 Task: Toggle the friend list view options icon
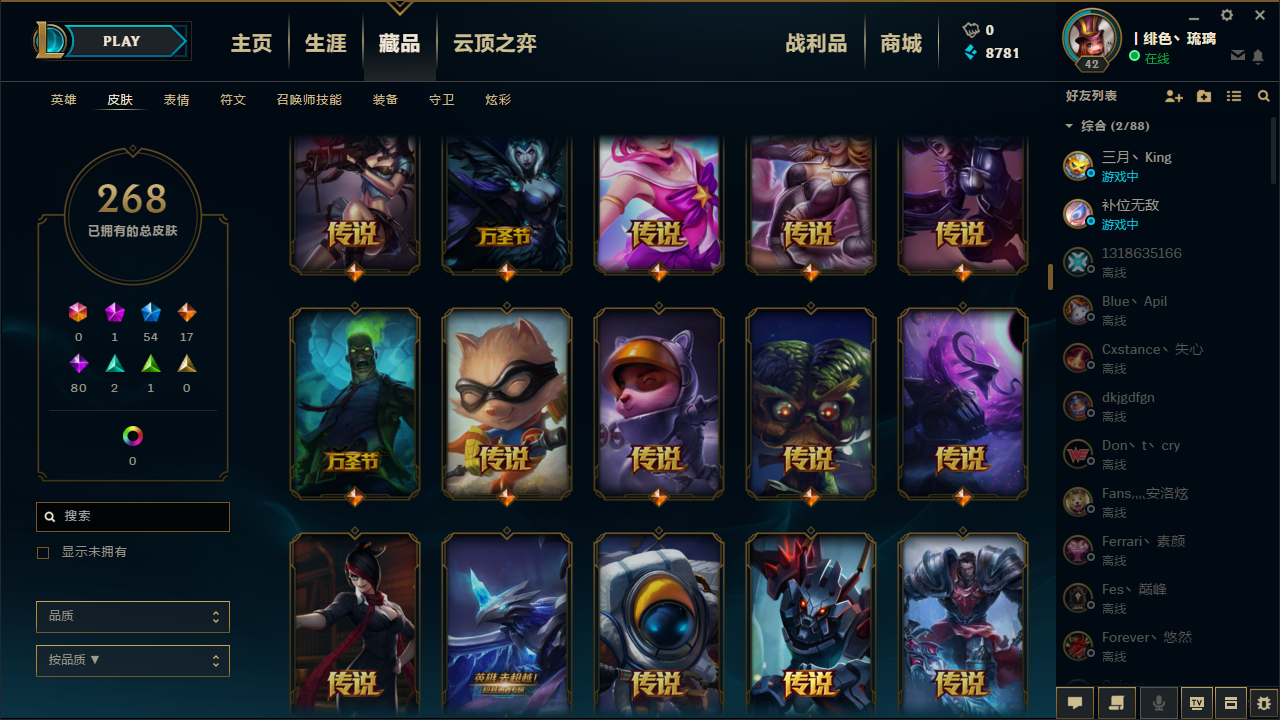click(x=1234, y=95)
